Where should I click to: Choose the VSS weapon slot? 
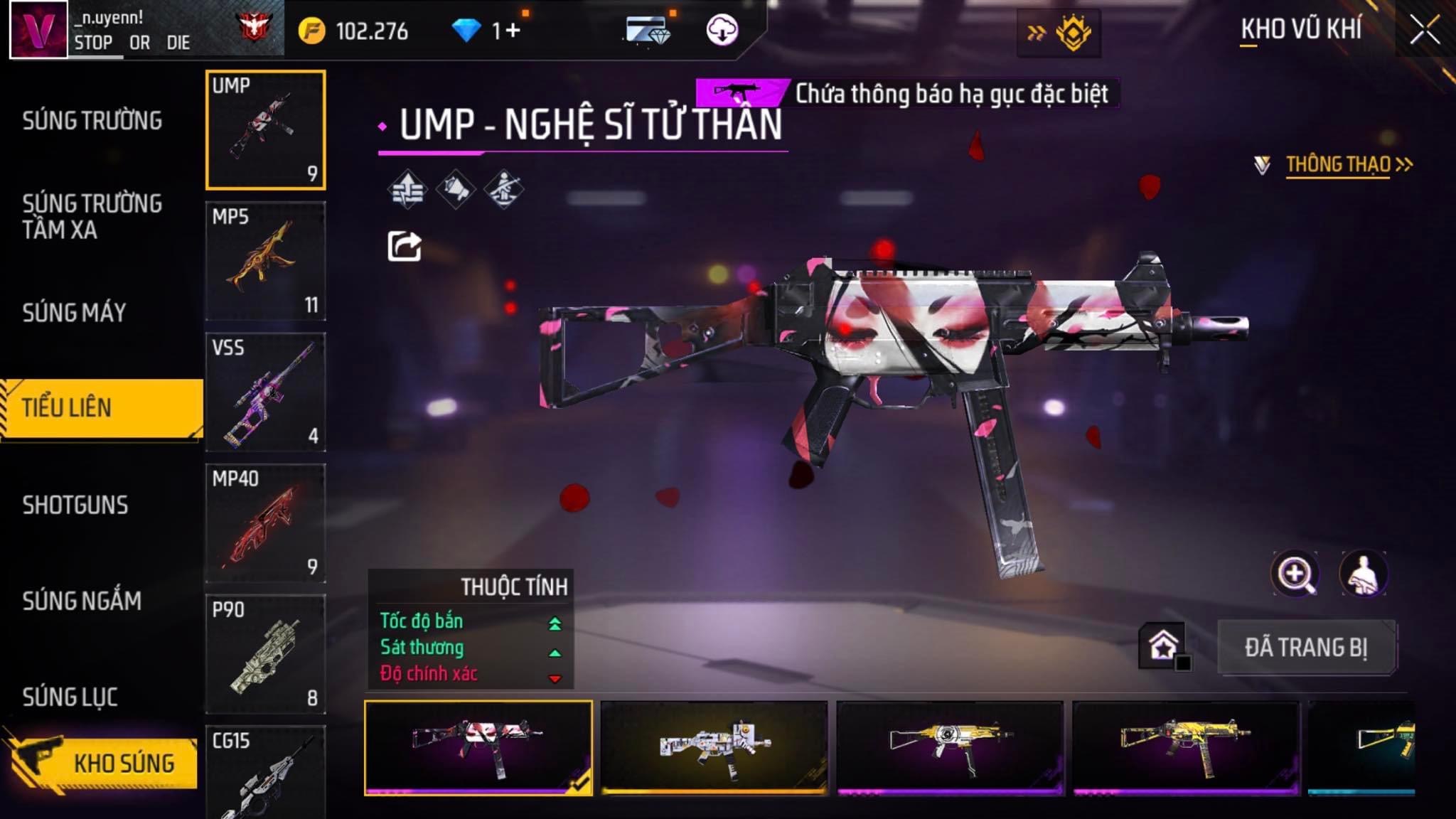(265, 392)
